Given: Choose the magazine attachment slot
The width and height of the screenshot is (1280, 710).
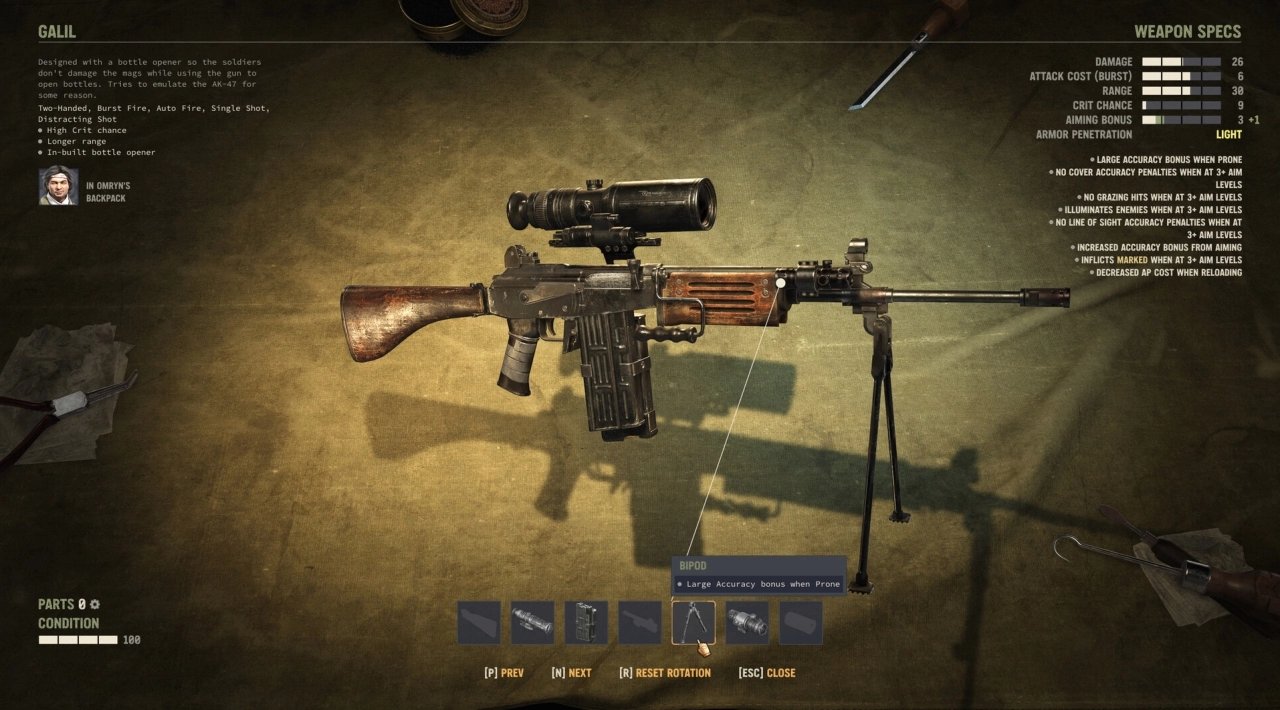Looking at the screenshot, I should coord(586,622).
